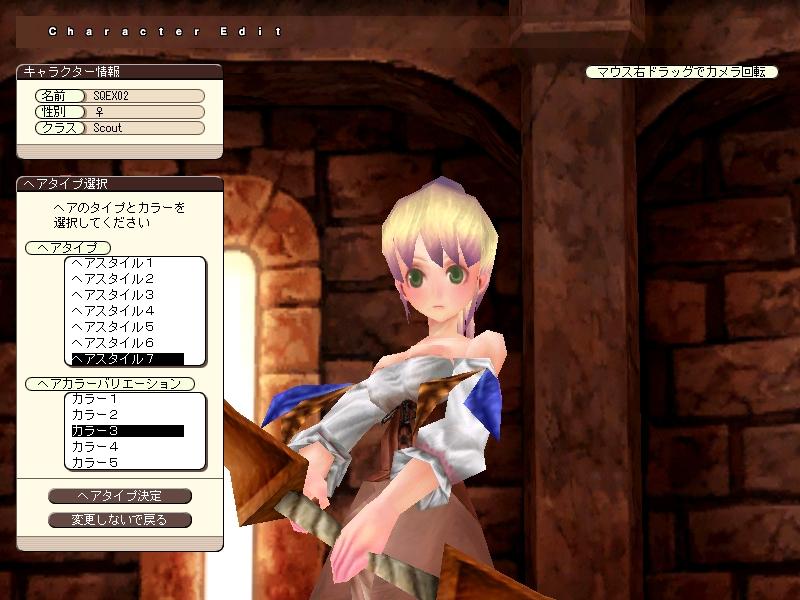Select カラー2 color variation
The width and height of the screenshot is (800, 600).
[95, 415]
